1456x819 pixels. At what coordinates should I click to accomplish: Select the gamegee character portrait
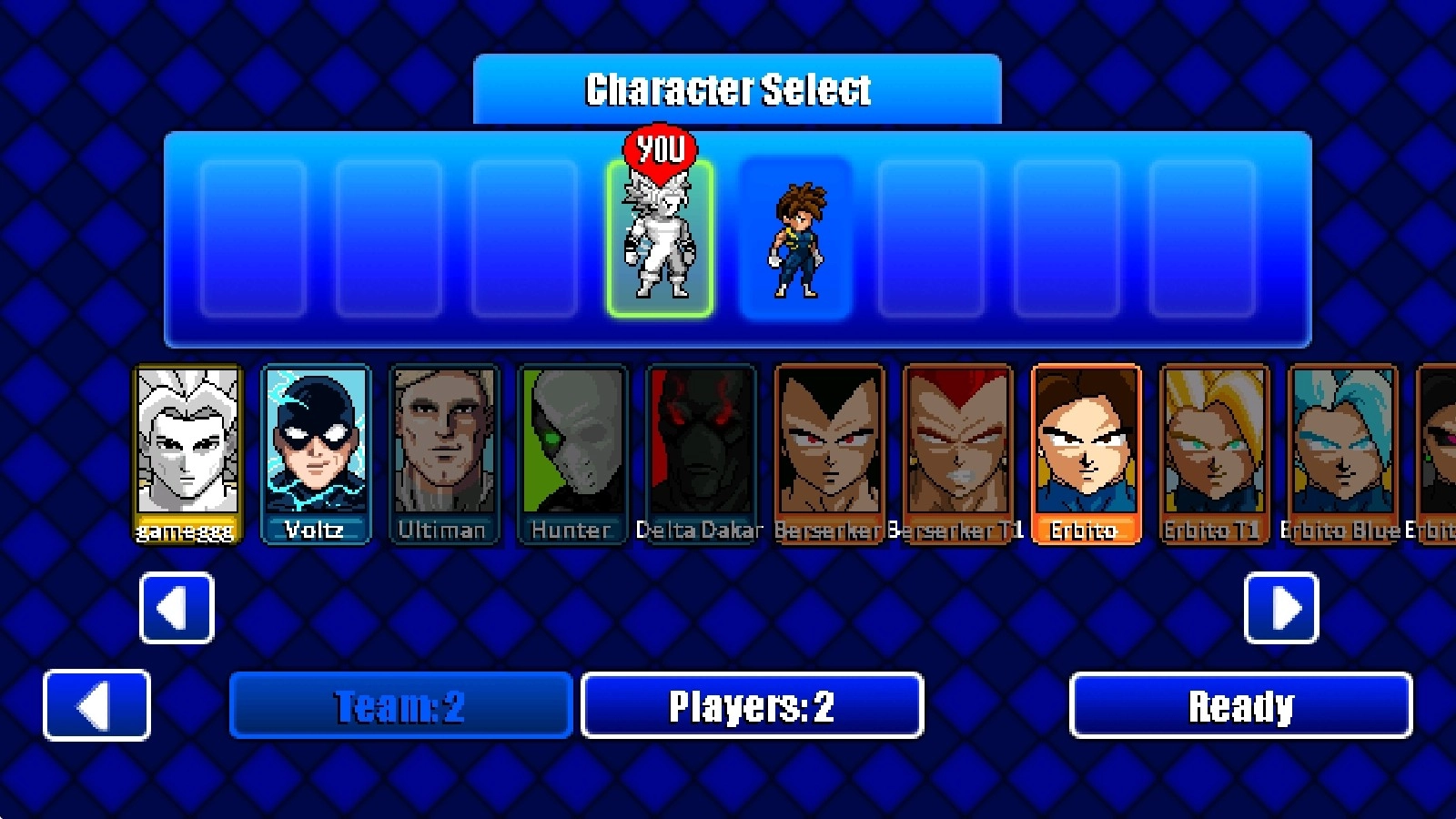pos(187,453)
